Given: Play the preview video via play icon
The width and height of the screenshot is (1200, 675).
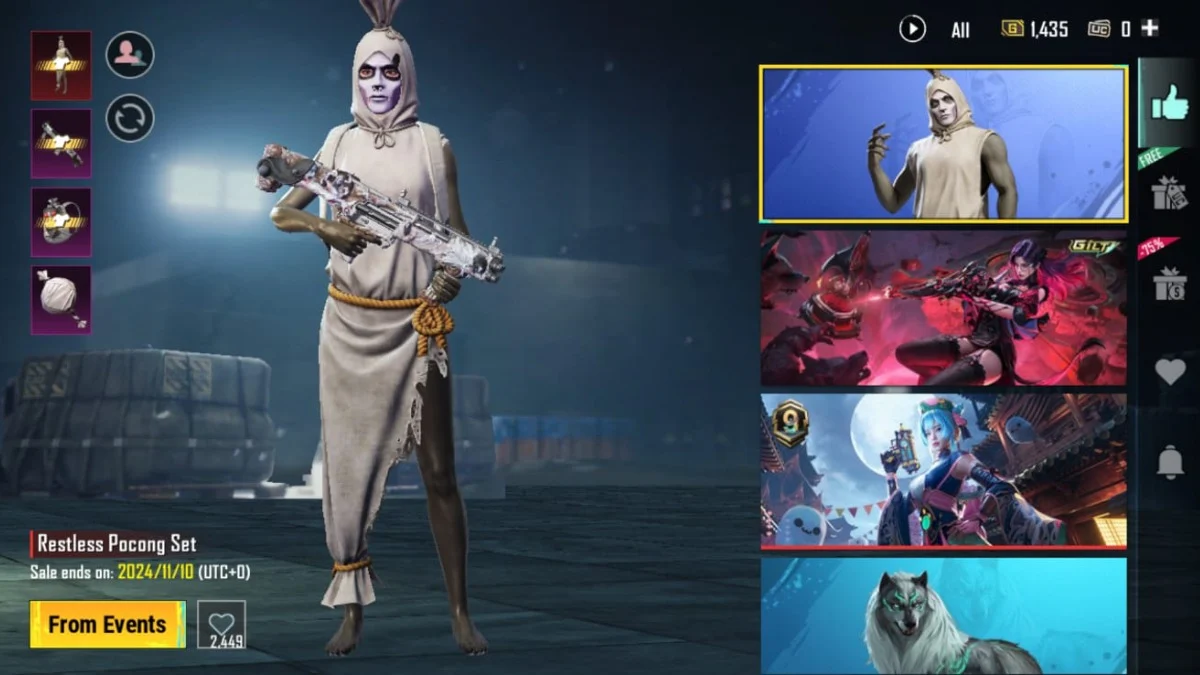Looking at the screenshot, I should coord(912,29).
